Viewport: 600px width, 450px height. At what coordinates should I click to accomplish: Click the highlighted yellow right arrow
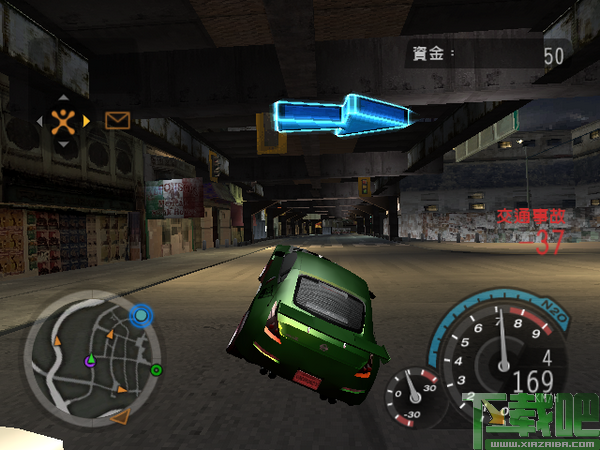point(87,121)
